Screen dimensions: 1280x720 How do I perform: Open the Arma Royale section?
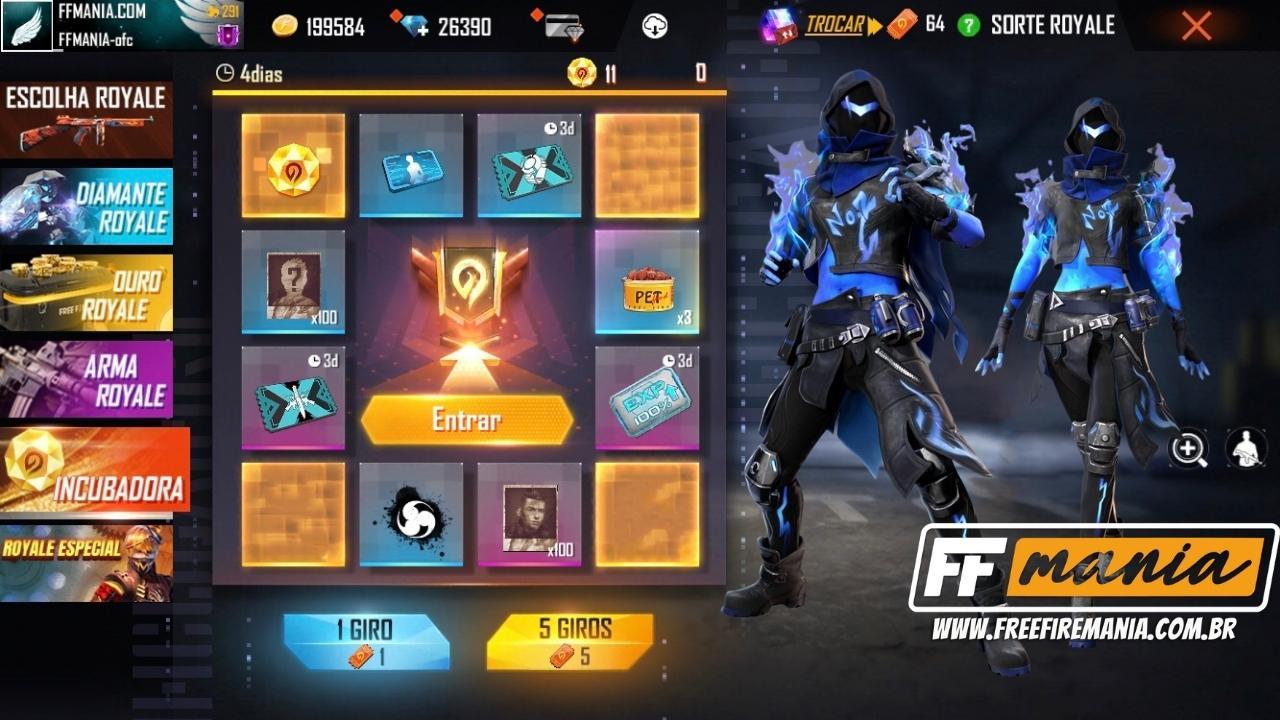(87, 378)
